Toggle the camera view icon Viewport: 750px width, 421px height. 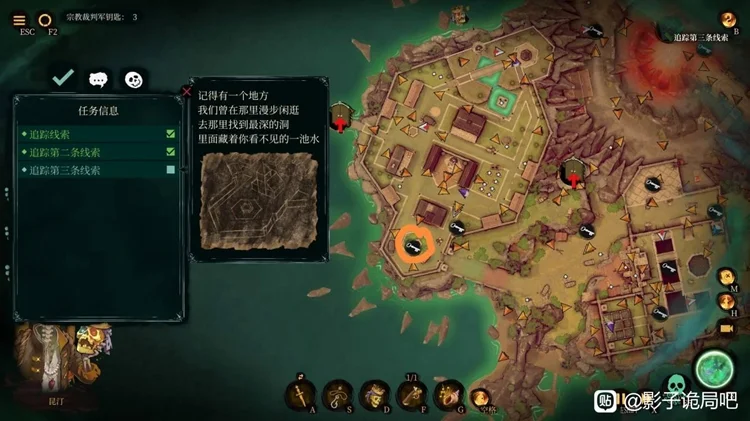(x=727, y=328)
